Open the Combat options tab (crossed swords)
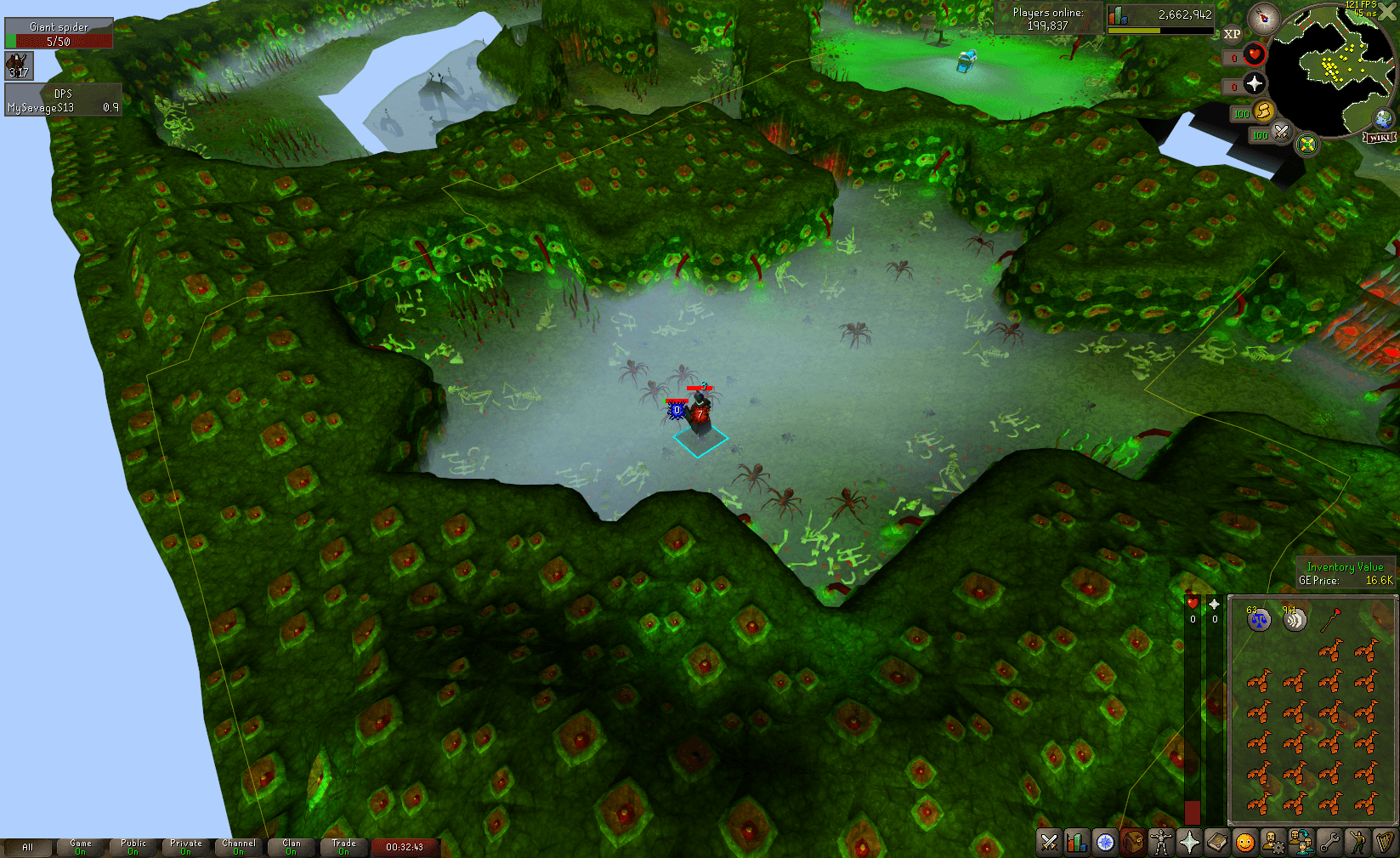This screenshot has height=858, width=1400. point(1049,843)
